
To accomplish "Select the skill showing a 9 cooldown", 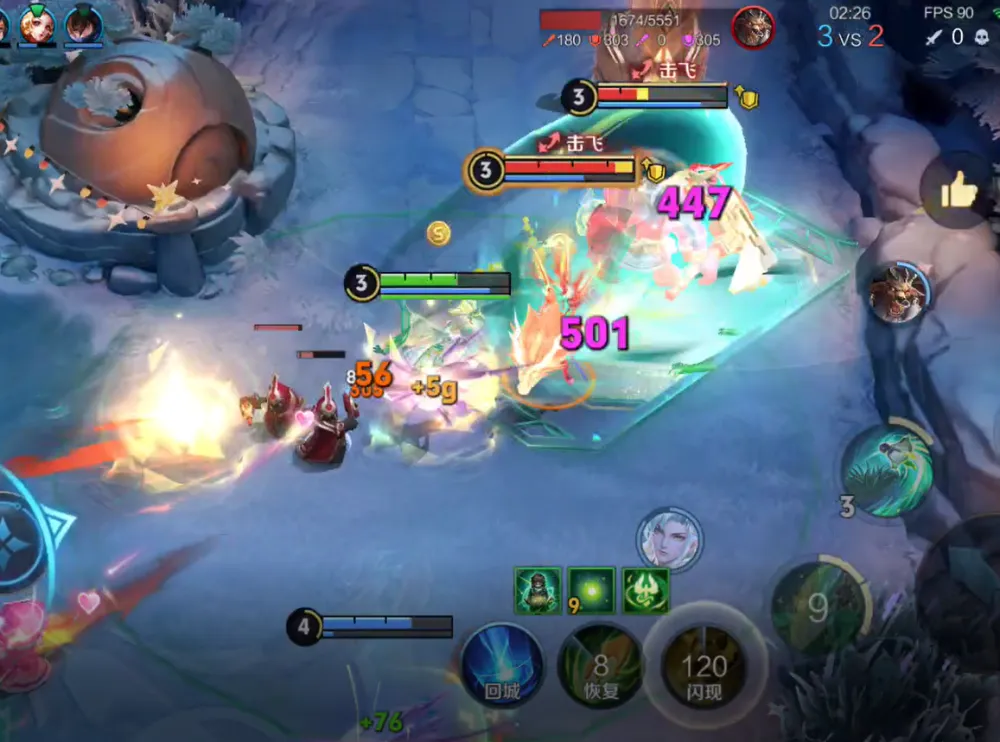I will (818, 608).
